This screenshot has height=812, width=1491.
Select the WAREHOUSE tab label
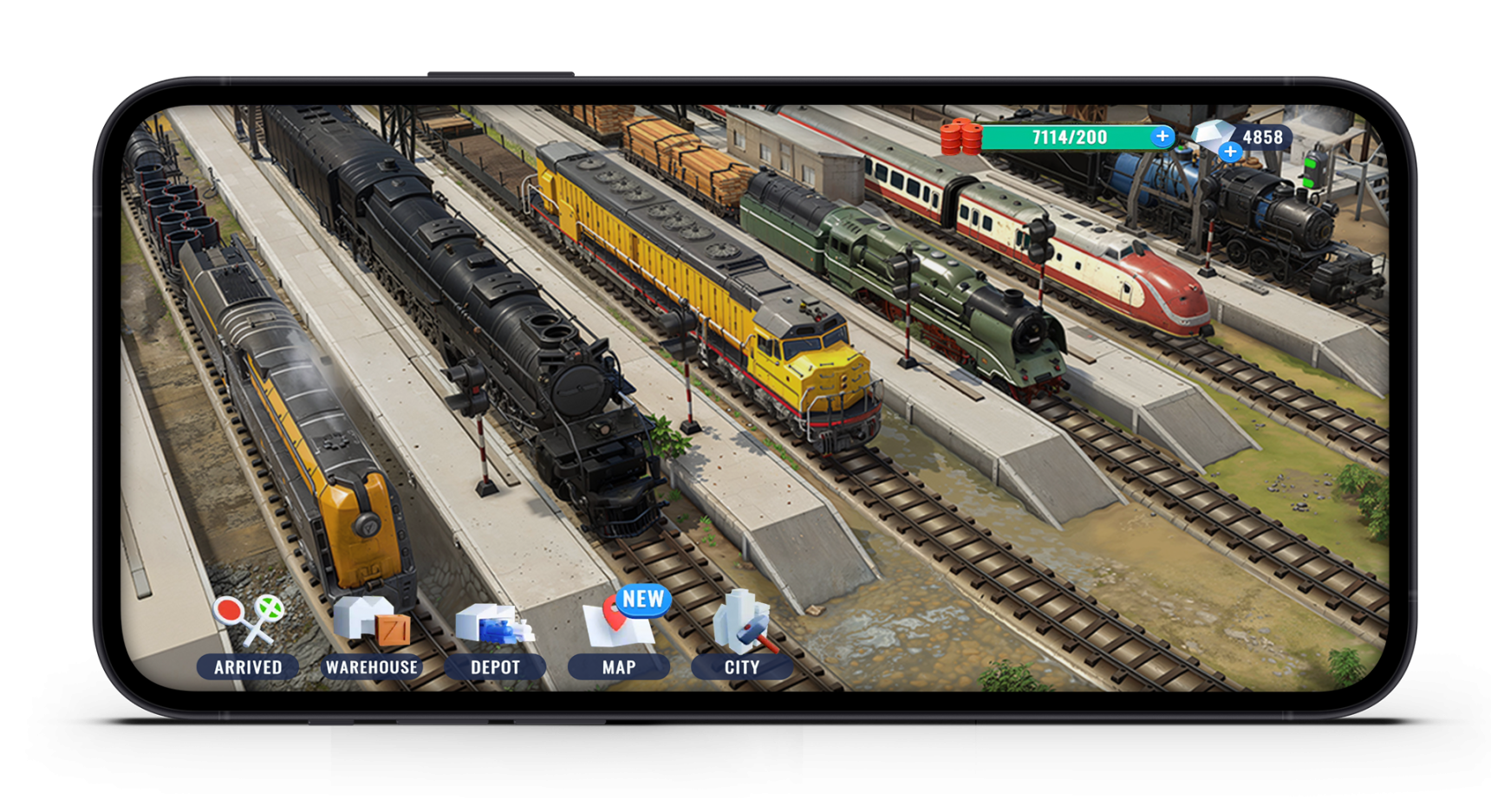pyautogui.click(x=373, y=667)
